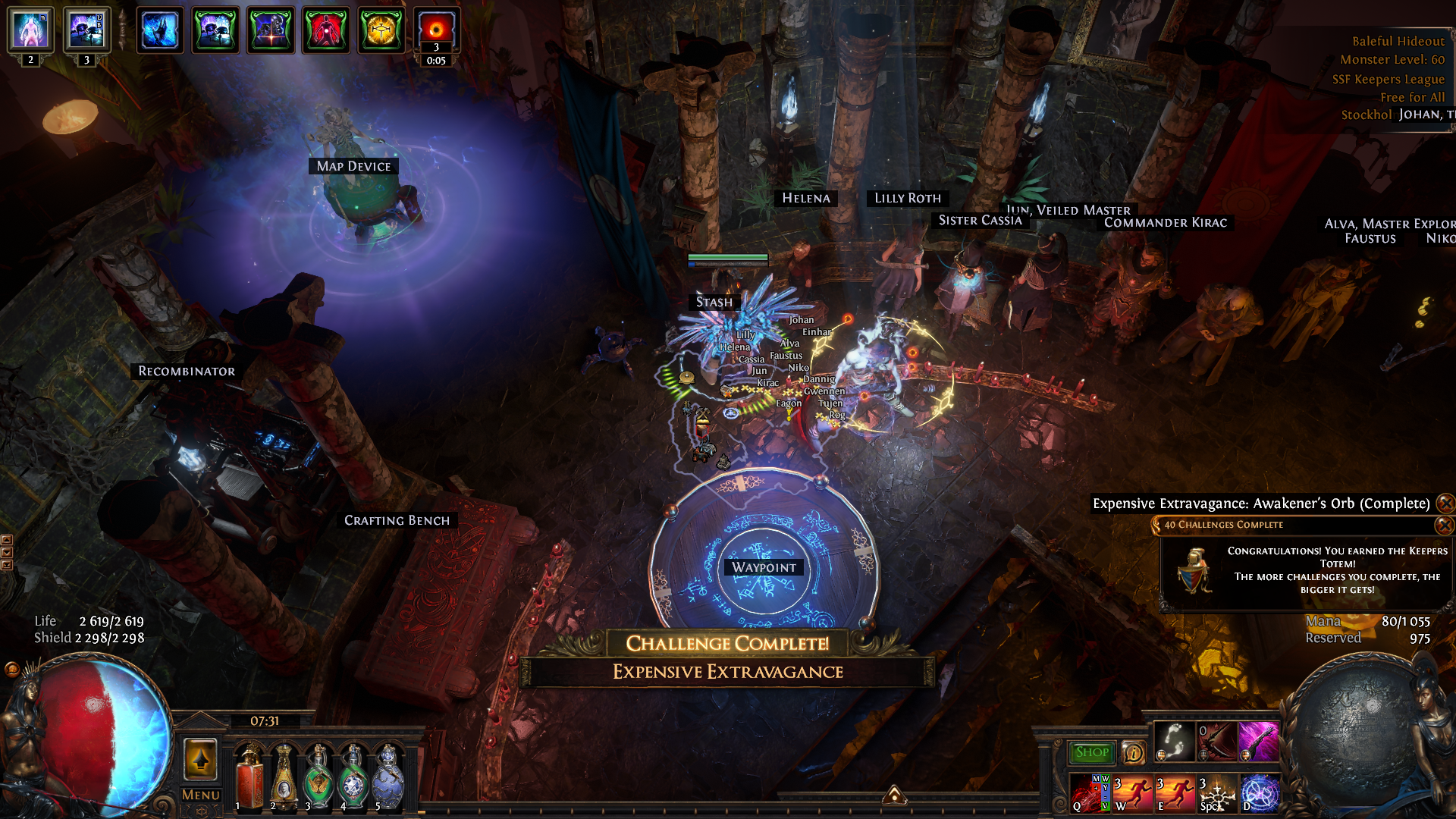Activate the running figure skill bound to W
The image size is (1456, 819).
(1132, 793)
